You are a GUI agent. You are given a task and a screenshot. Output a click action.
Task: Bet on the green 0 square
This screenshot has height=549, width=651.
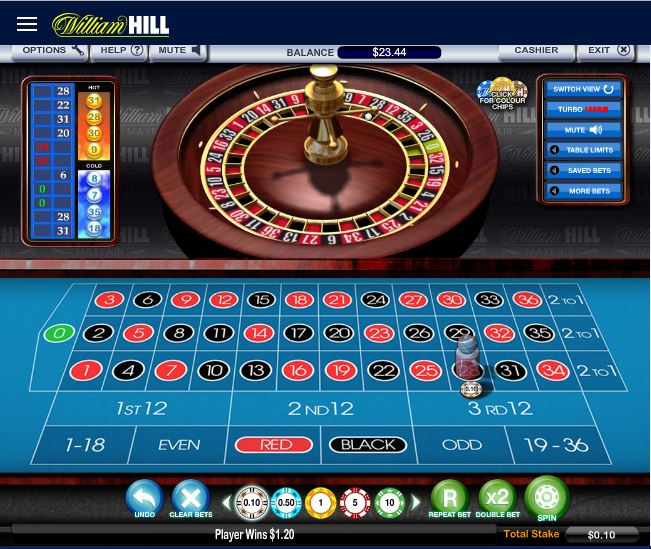(60, 333)
